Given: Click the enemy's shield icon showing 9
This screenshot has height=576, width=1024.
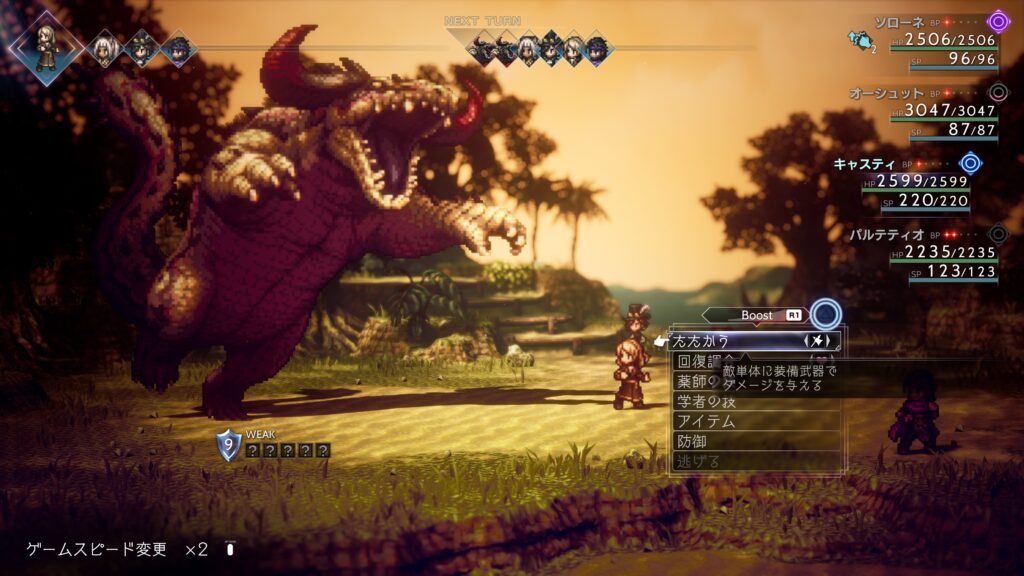Looking at the screenshot, I should pos(229,444).
